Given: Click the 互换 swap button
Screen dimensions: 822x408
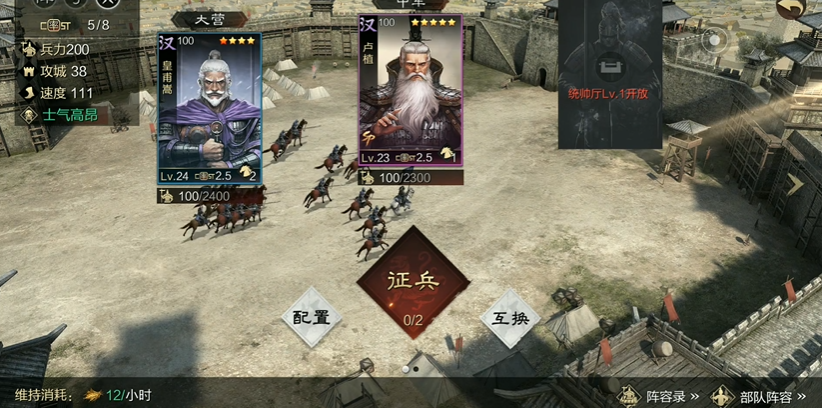Looking at the screenshot, I should pos(510,317).
